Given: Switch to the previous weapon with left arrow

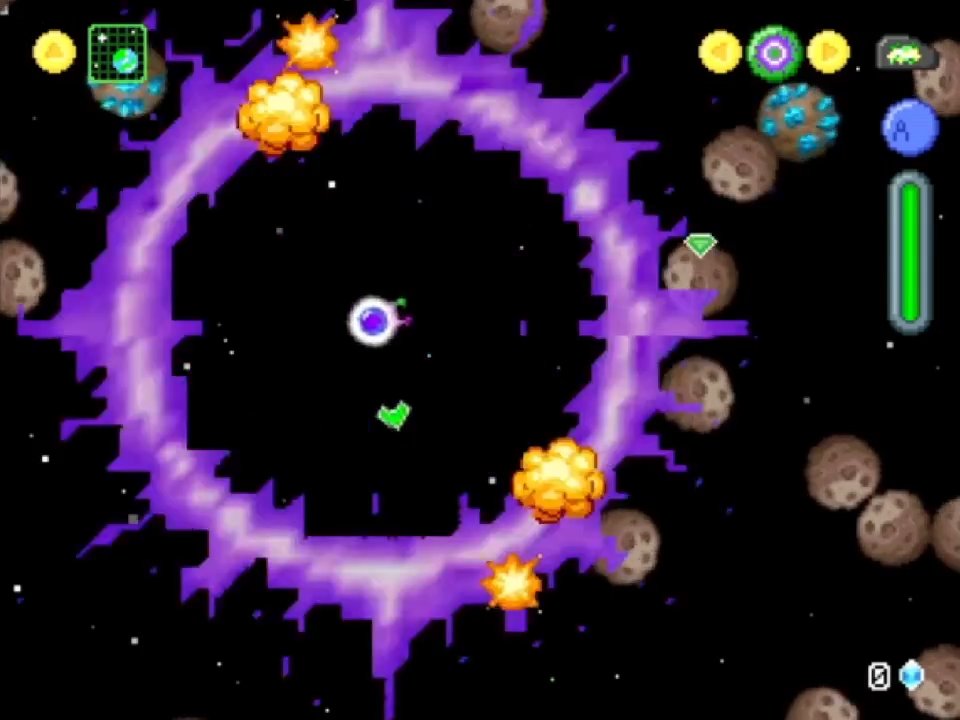Looking at the screenshot, I should point(720,52).
